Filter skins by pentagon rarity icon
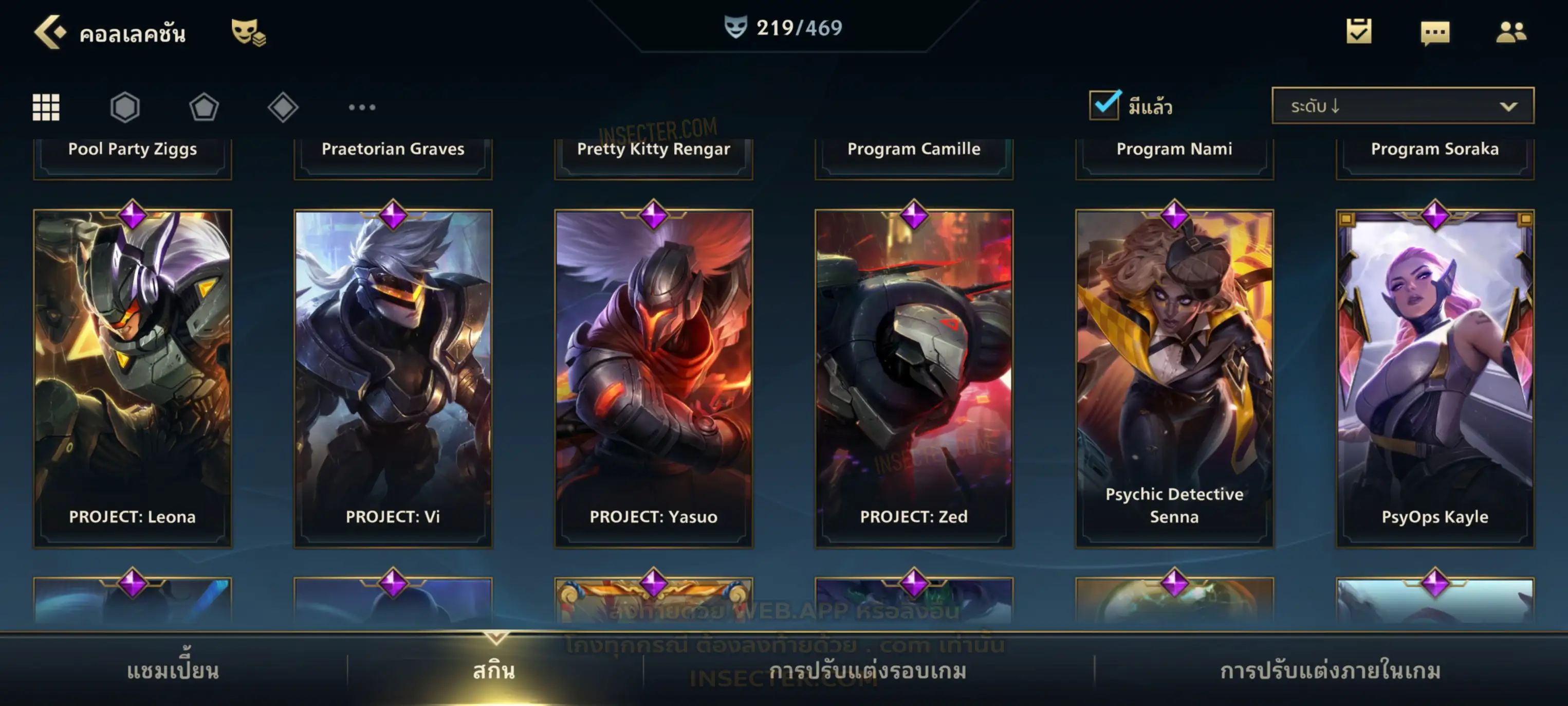Viewport: 1568px width, 706px height. tap(204, 107)
